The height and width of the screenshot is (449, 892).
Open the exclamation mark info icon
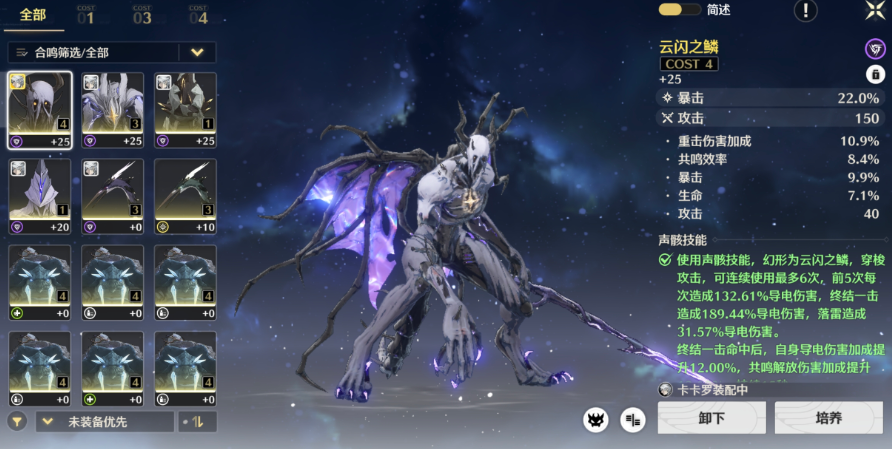[805, 10]
